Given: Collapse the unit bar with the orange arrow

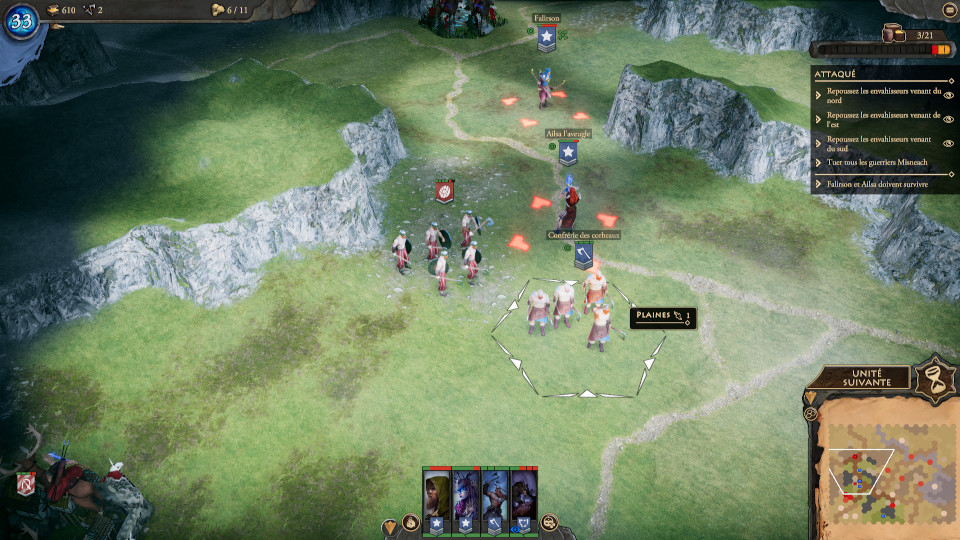Looking at the screenshot, I should pos(390,525).
